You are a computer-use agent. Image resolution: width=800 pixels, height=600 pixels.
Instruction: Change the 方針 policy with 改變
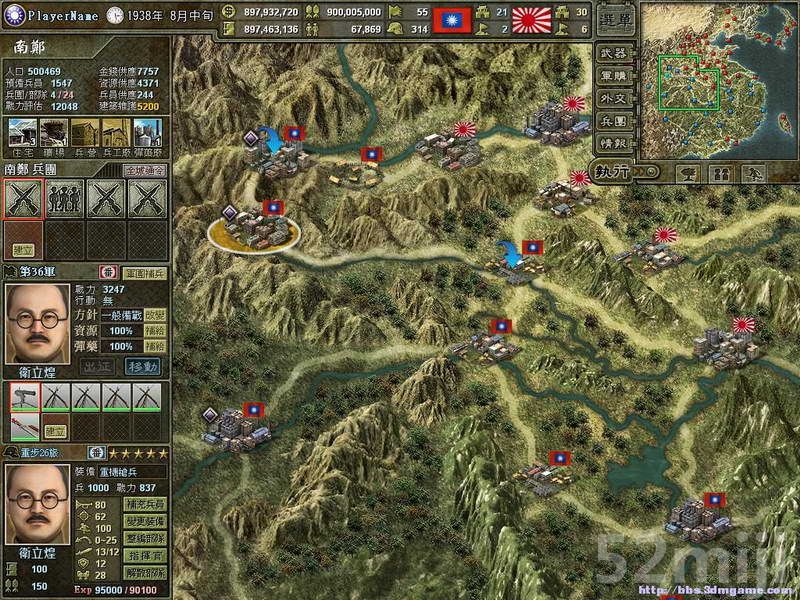click(155, 315)
